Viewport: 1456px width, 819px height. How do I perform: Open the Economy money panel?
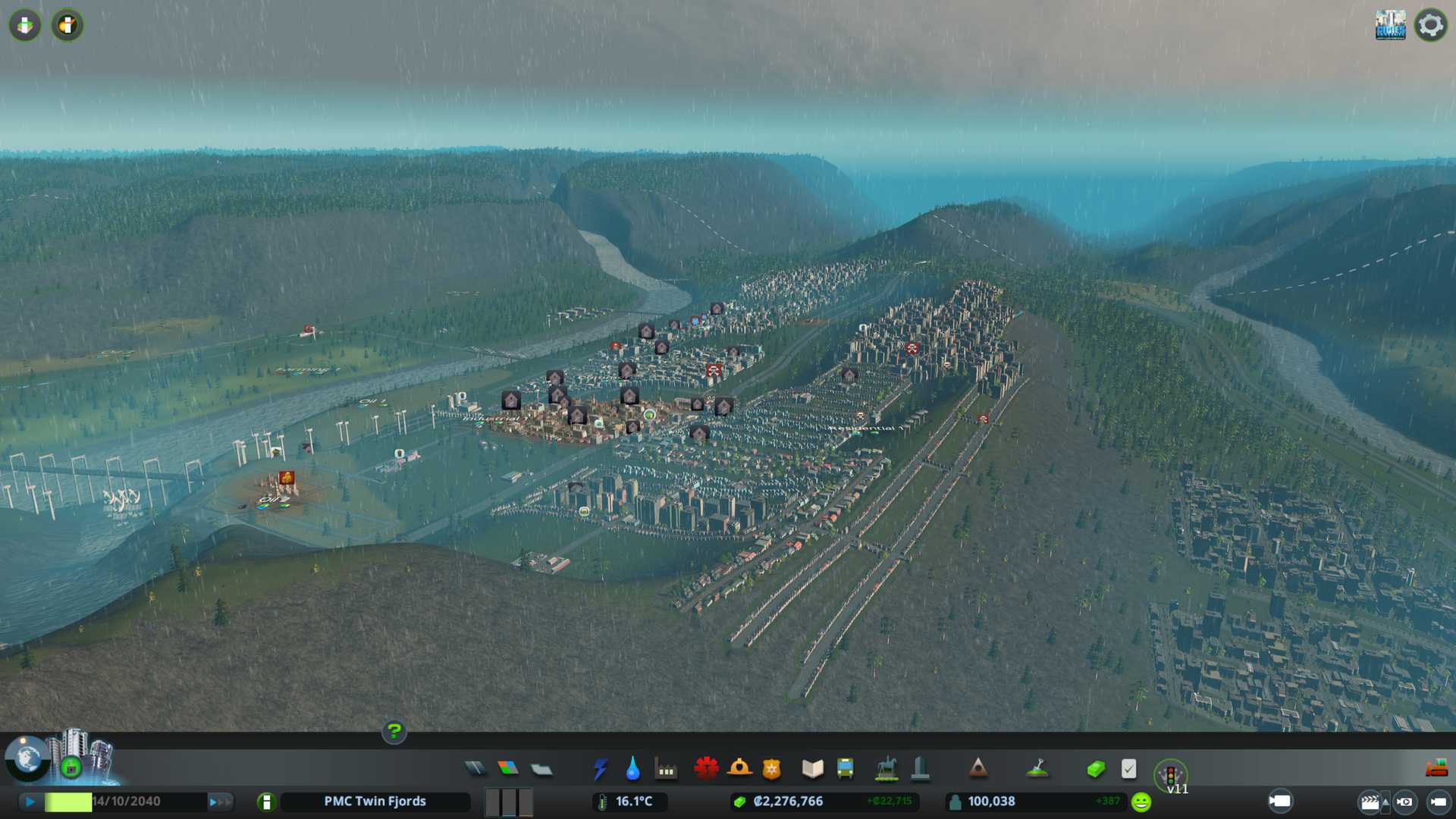1095,770
